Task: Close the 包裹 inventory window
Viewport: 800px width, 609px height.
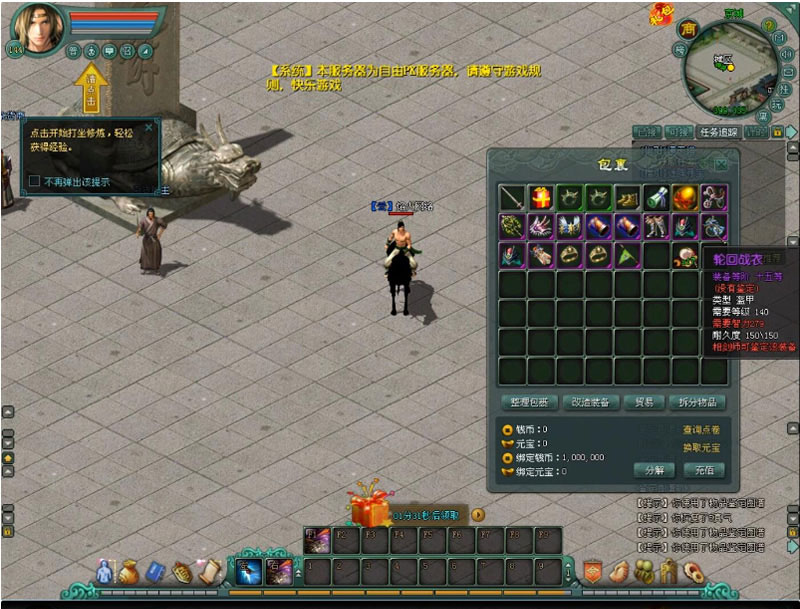Action: 720,164
